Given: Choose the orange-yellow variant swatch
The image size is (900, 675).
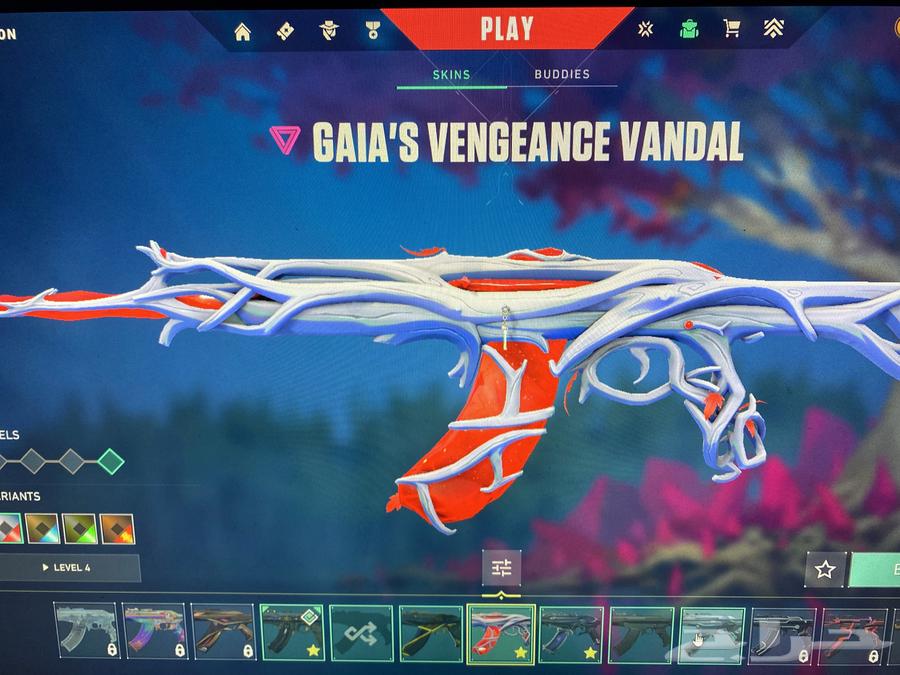Looking at the screenshot, I should (x=117, y=528).
